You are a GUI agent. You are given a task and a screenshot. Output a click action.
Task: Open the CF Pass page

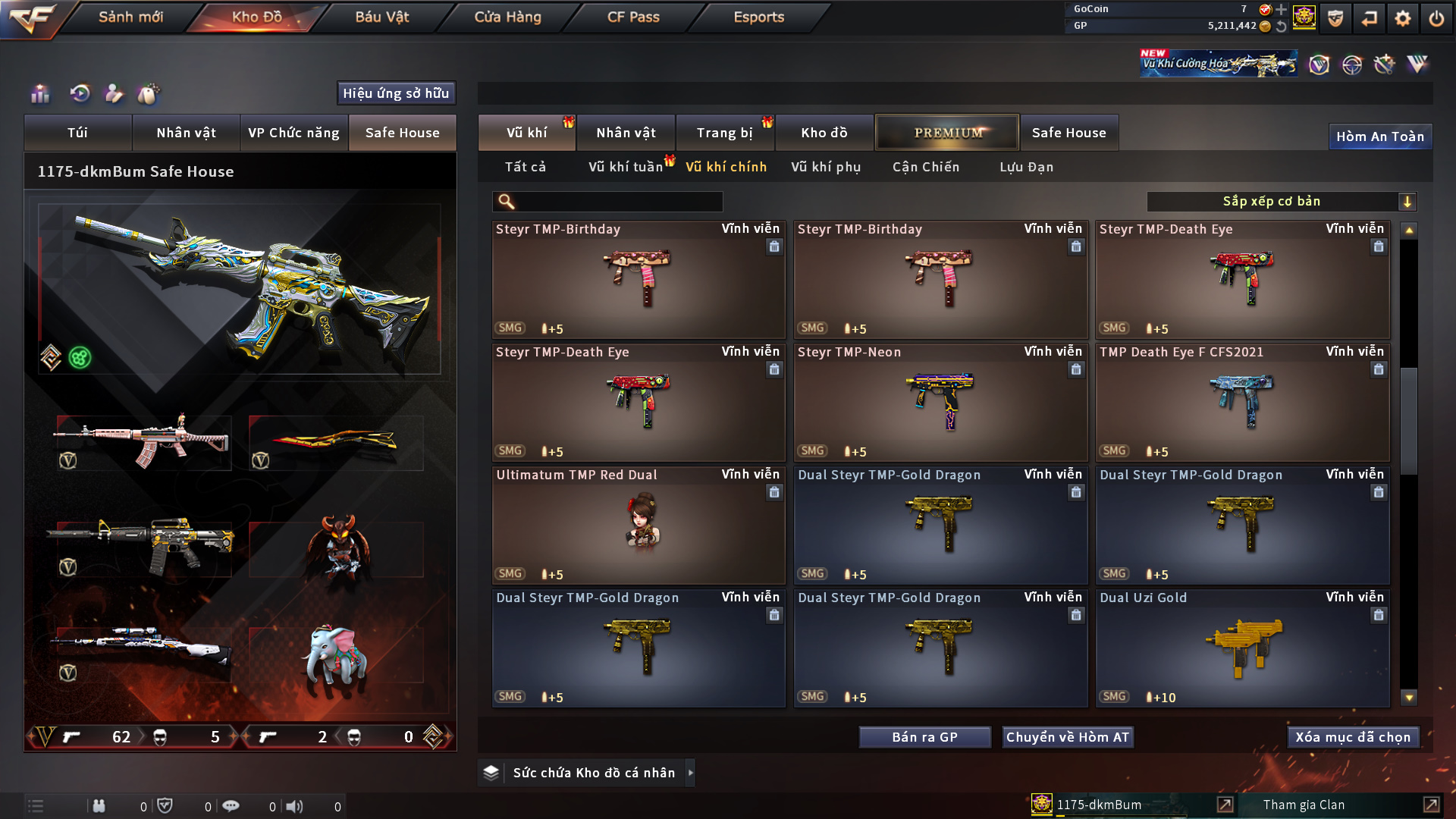(633, 17)
